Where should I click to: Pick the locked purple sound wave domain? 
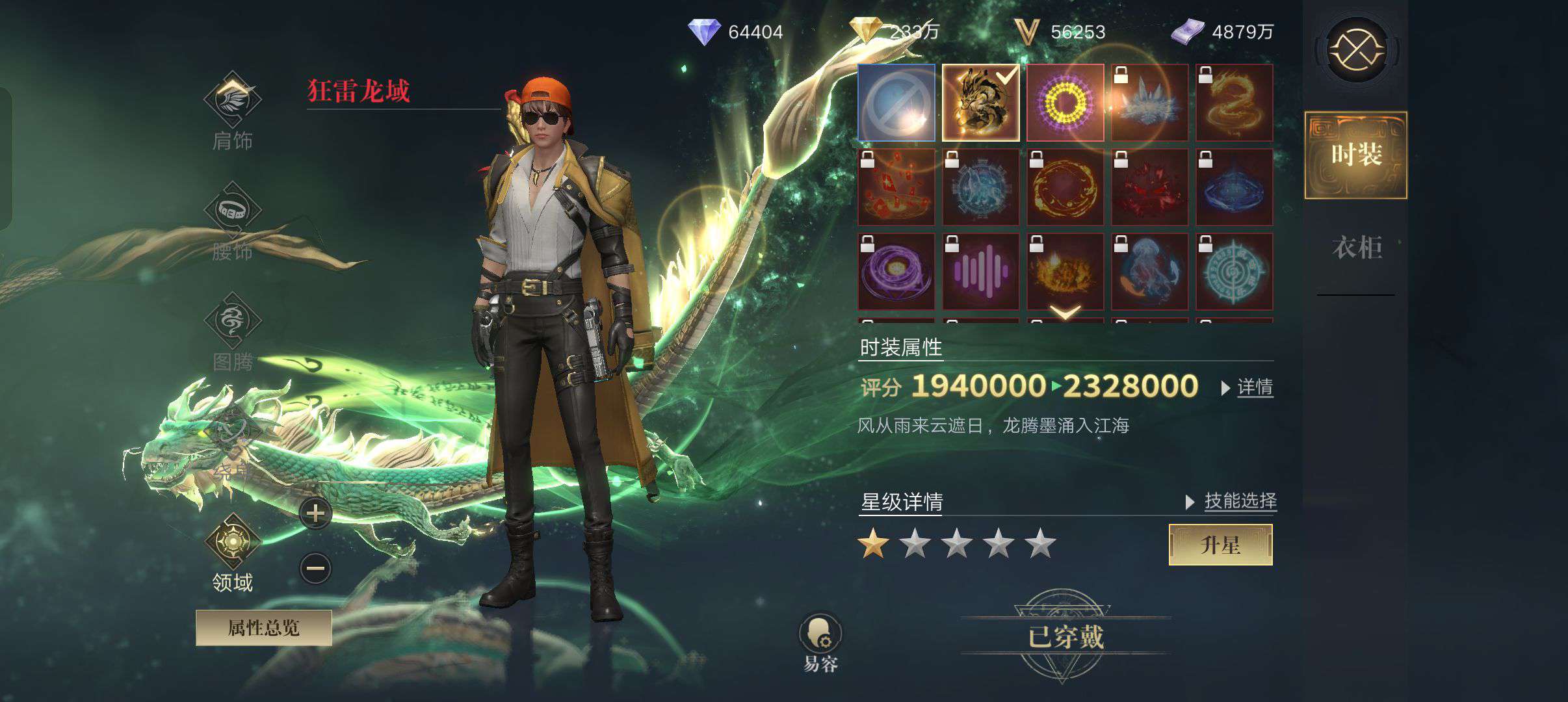[980, 272]
